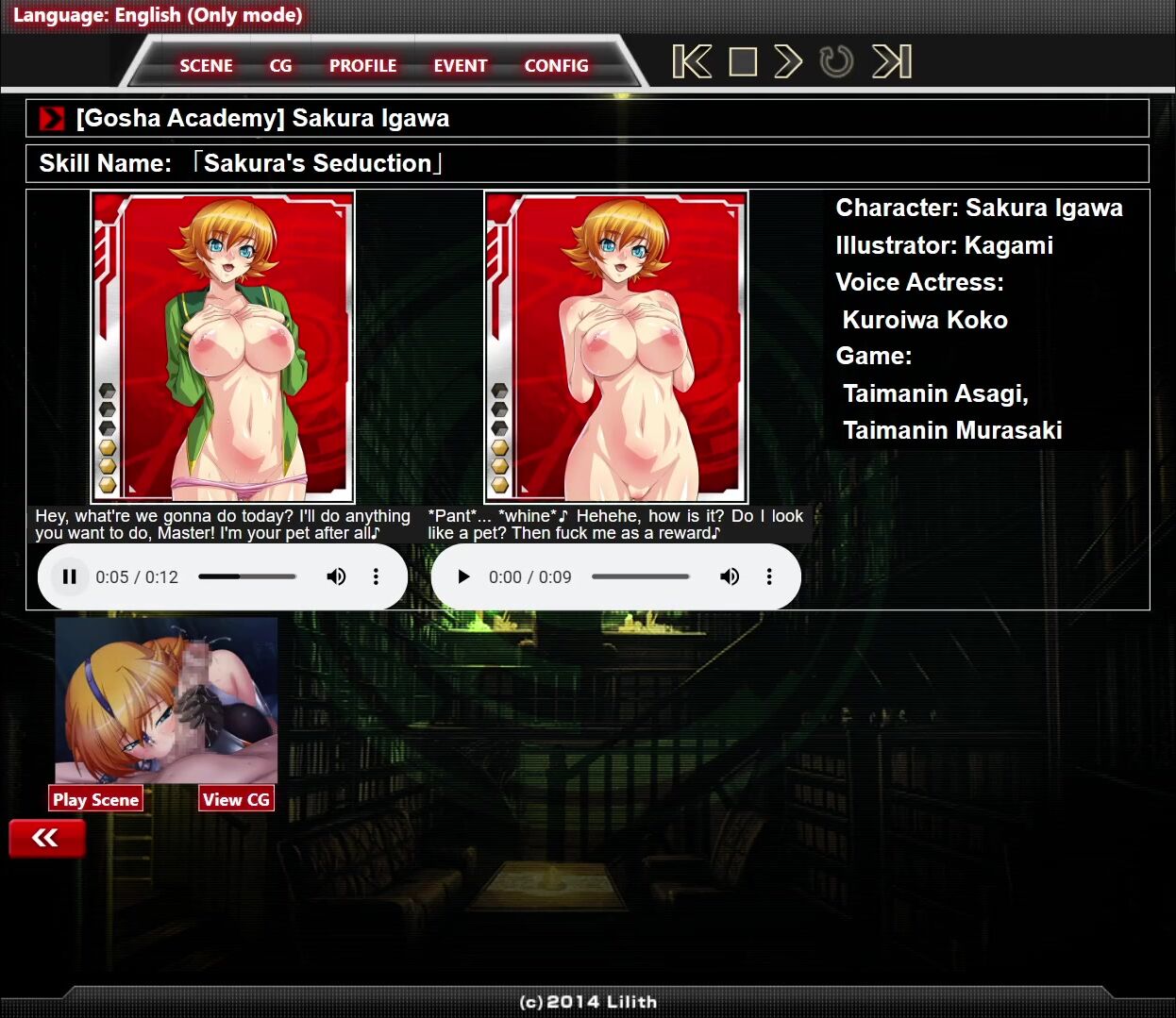This screenshot has height=1018, width=1176.
Task: Pause the first voice clip
Action: (x=69, y=576)
